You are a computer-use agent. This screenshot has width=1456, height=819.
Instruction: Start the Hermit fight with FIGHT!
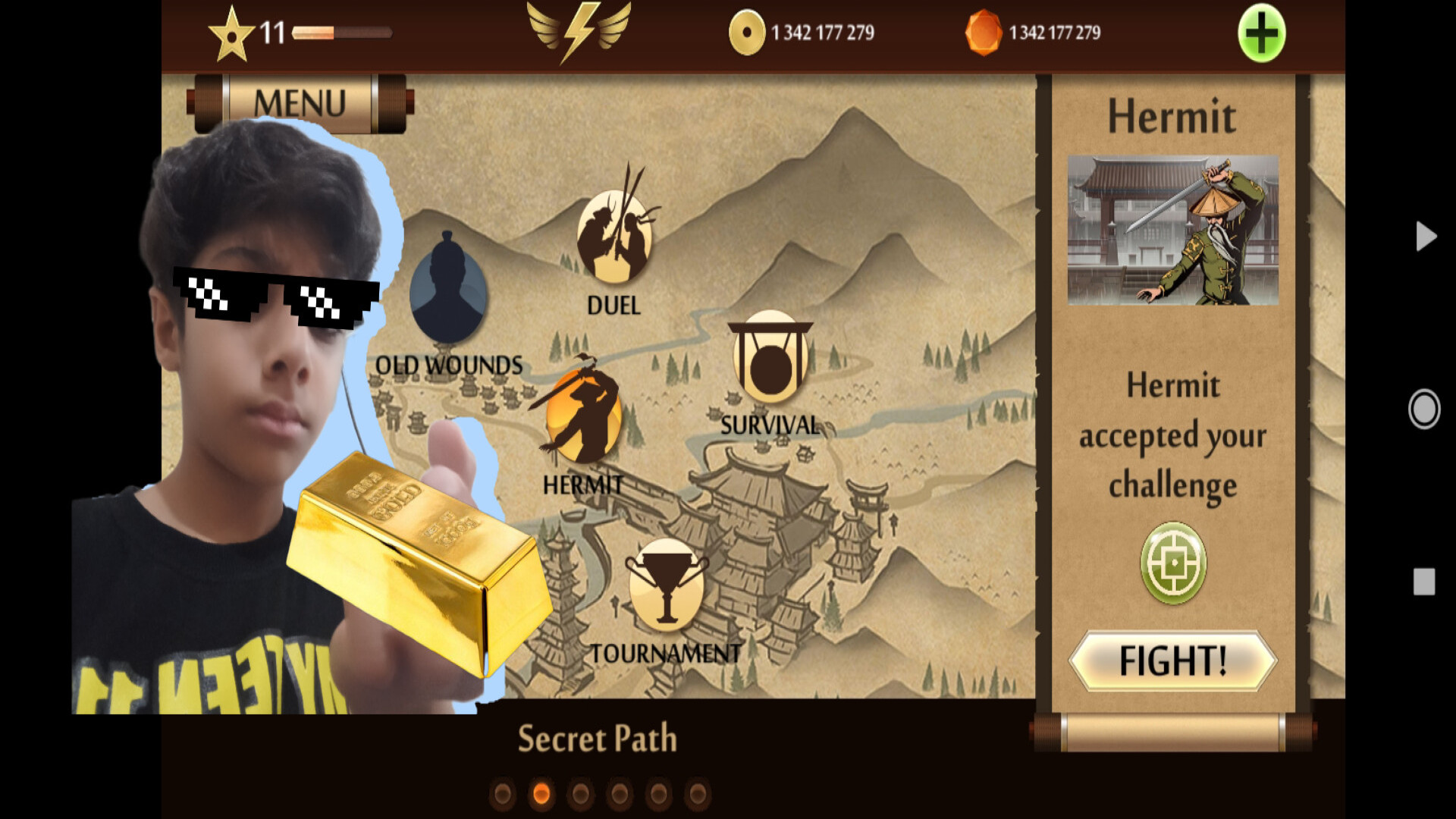[1172, 661]
